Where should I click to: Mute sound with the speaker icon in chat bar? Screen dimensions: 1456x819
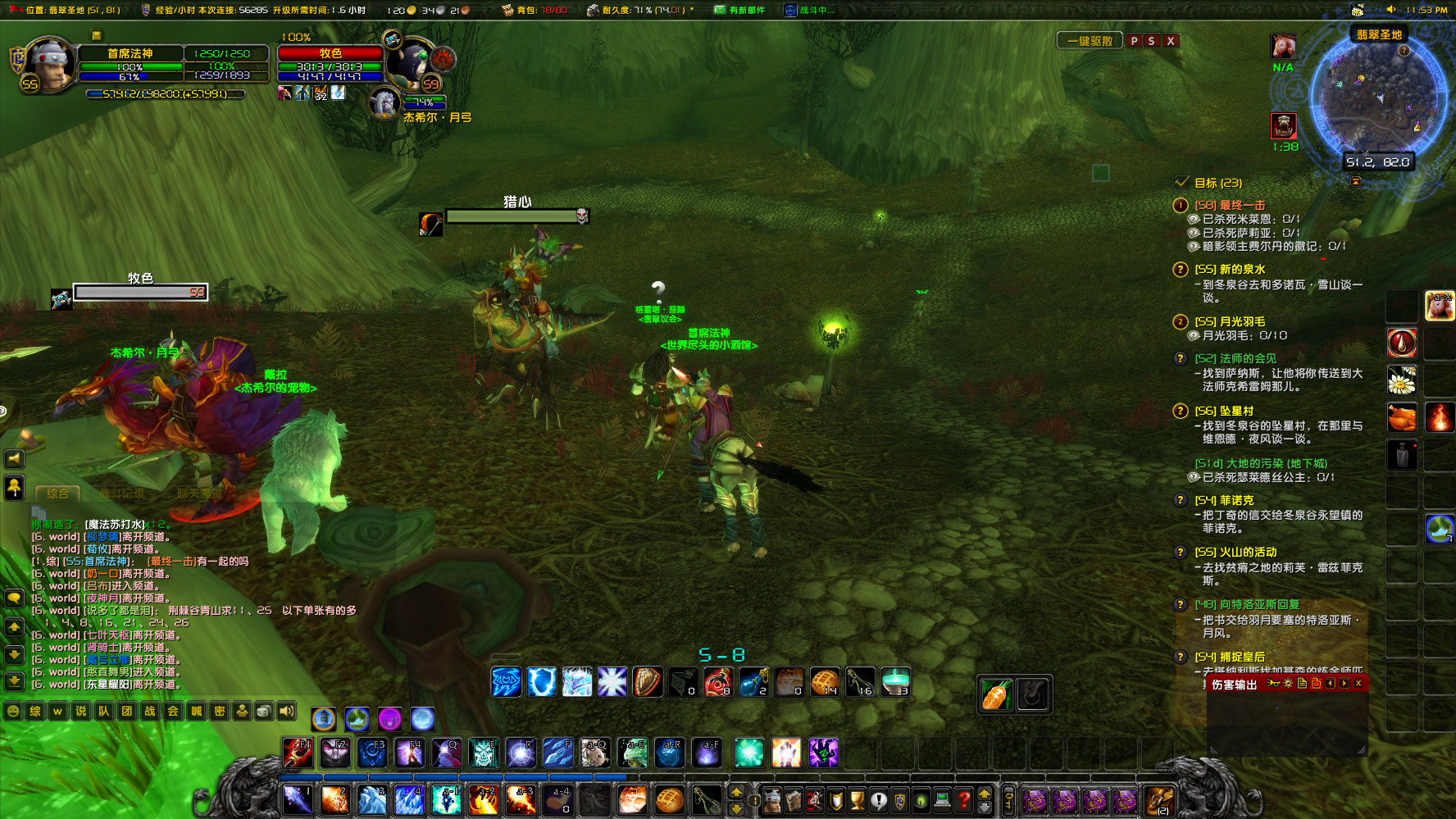pyautogui.click(x=284, y=712)
